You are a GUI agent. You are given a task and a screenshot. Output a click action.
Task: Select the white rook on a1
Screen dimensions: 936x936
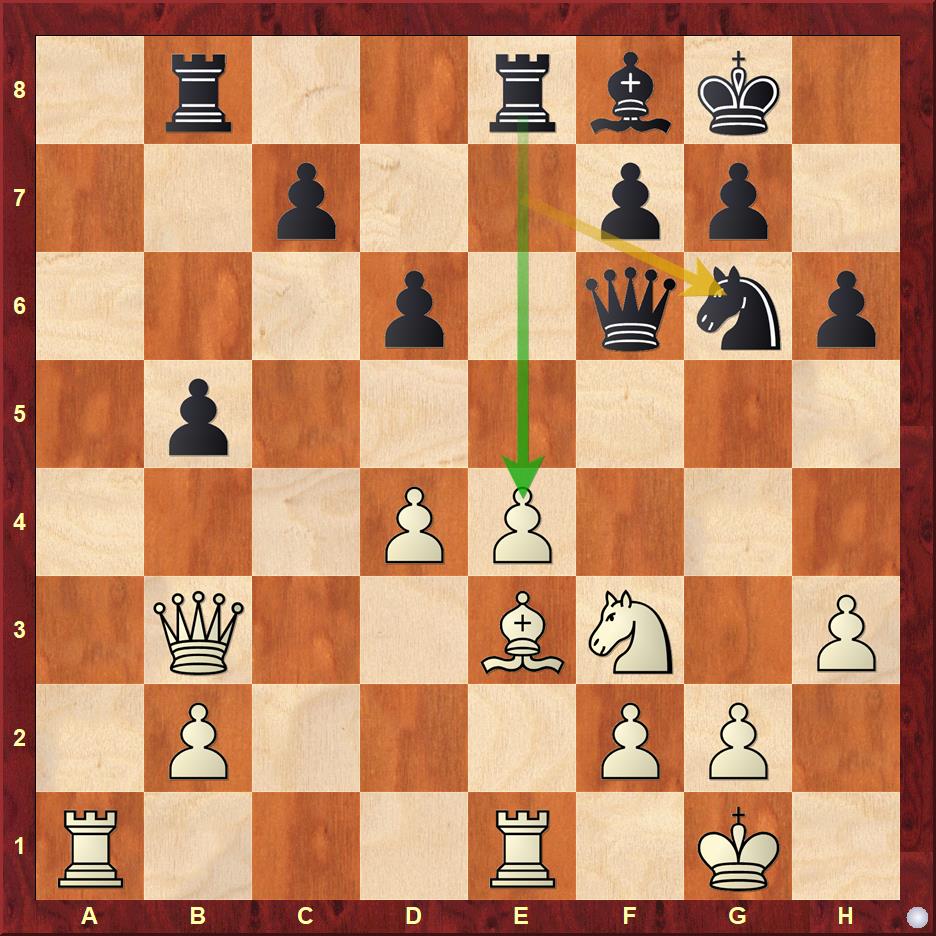pyautogui.click(x=90, y=846)
